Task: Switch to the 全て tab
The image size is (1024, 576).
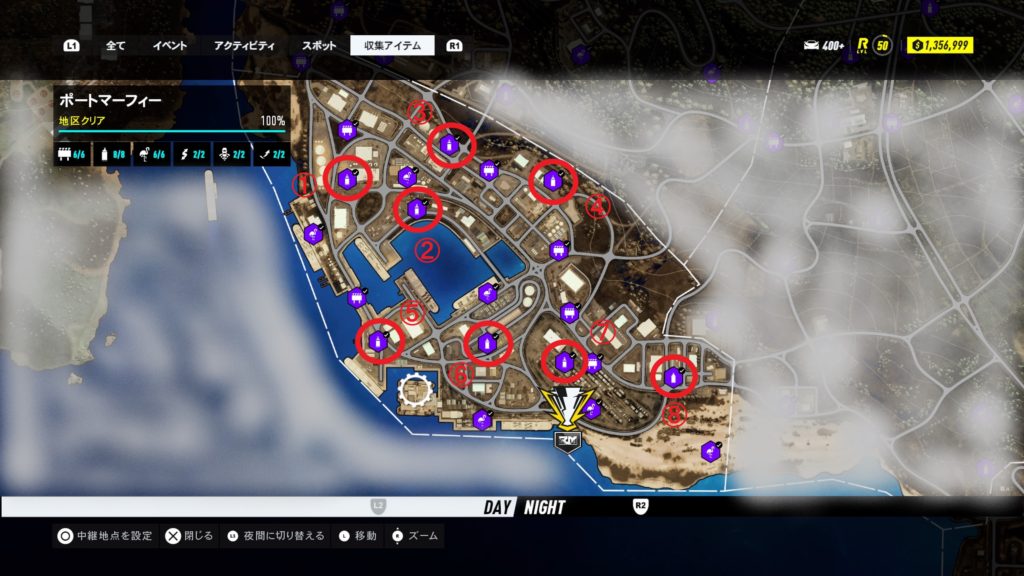Action: coord(115,45)
